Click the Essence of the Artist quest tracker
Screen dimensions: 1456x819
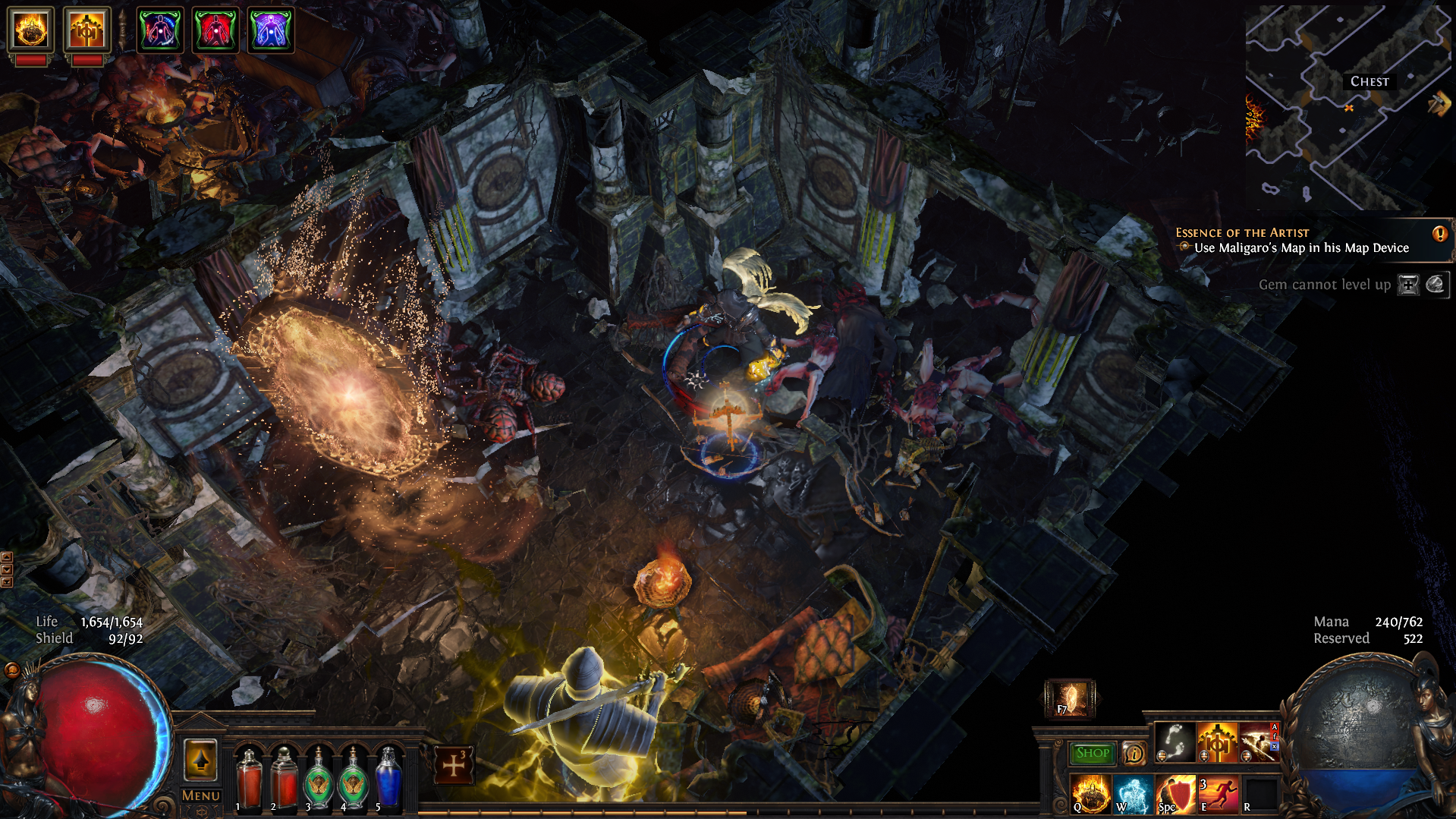1293,241
